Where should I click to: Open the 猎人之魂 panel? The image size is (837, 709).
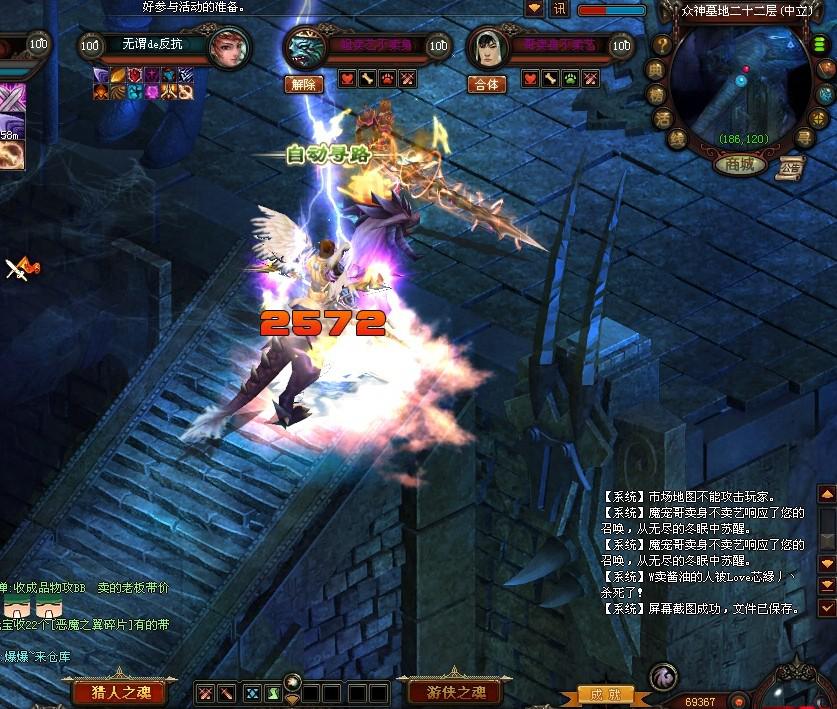click(126, 692)
